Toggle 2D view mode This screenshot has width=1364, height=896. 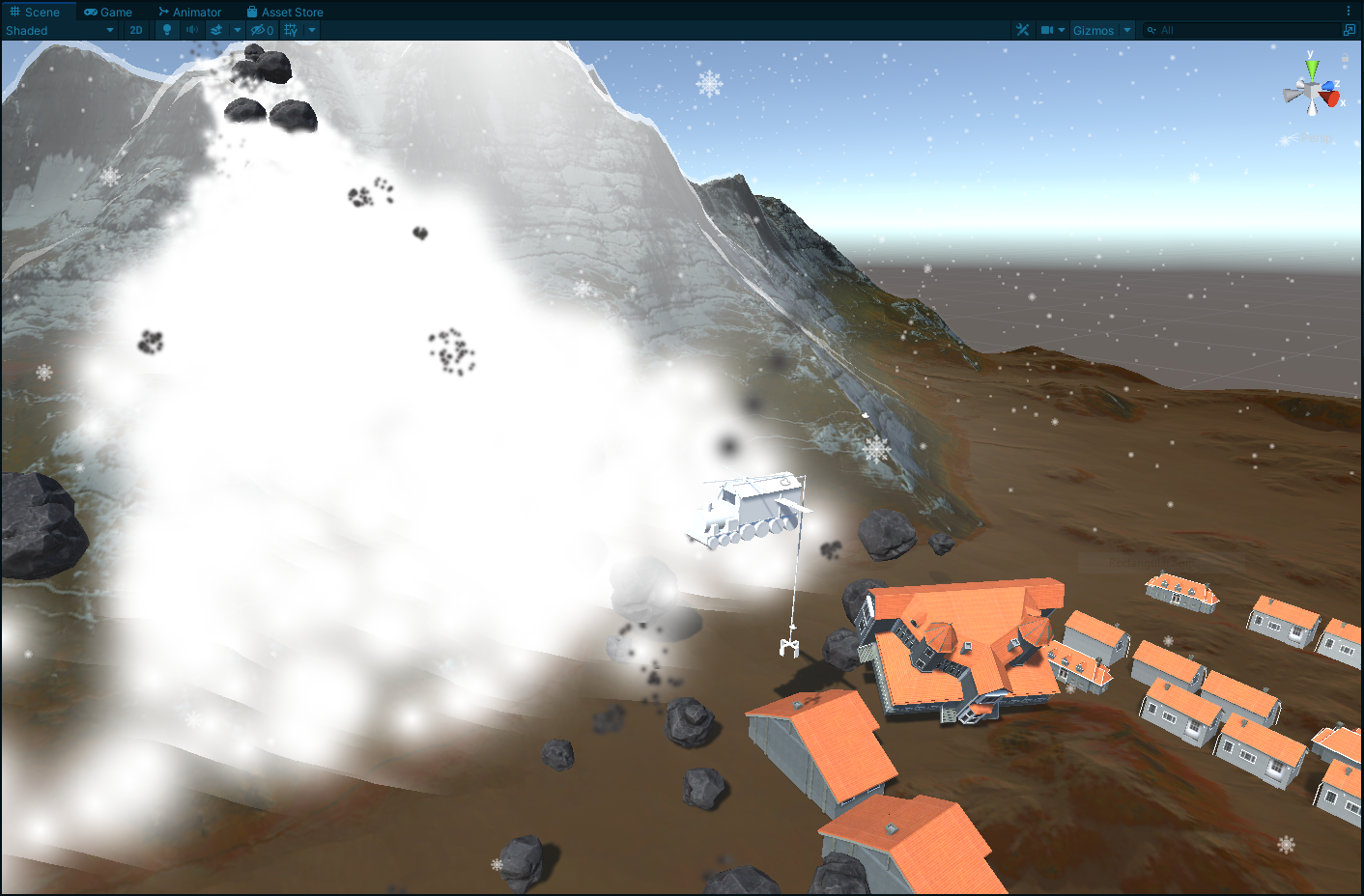point(136,30)
